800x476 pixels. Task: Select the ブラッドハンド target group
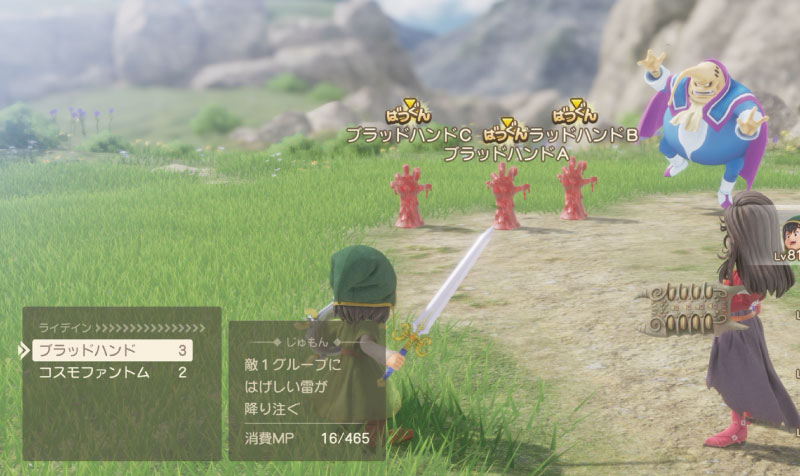(111, 350)
